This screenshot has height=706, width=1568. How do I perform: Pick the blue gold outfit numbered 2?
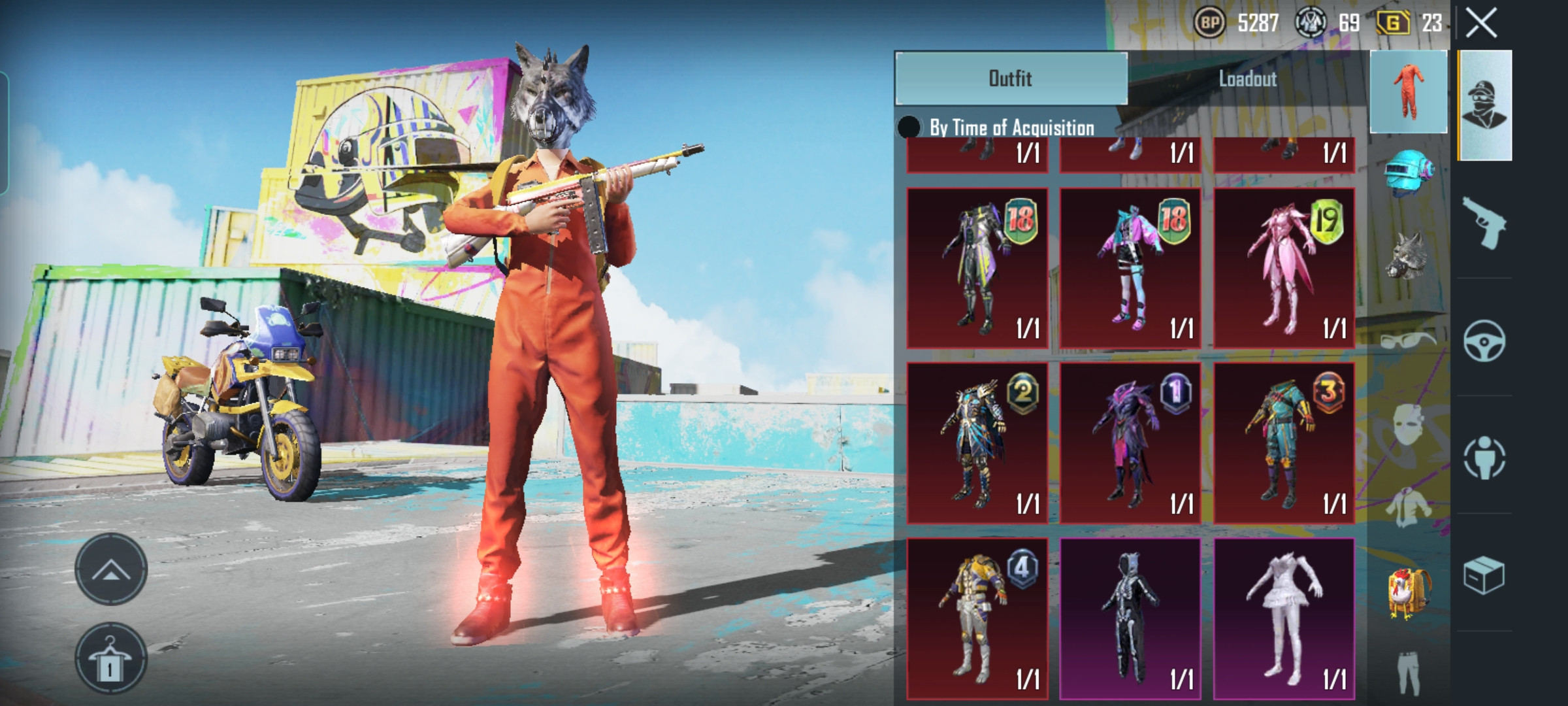(977, 443)
